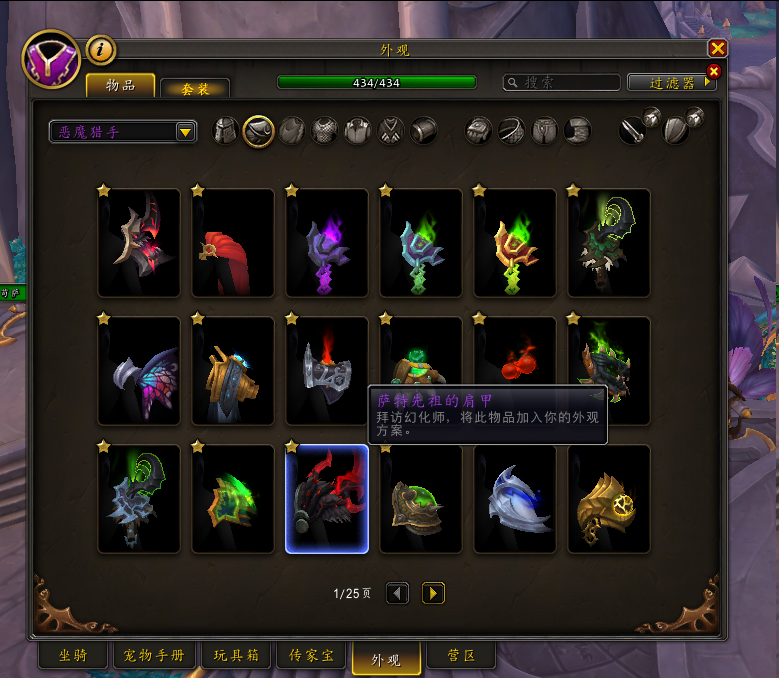Close the appearance collection window

click(x=717, y=49)
